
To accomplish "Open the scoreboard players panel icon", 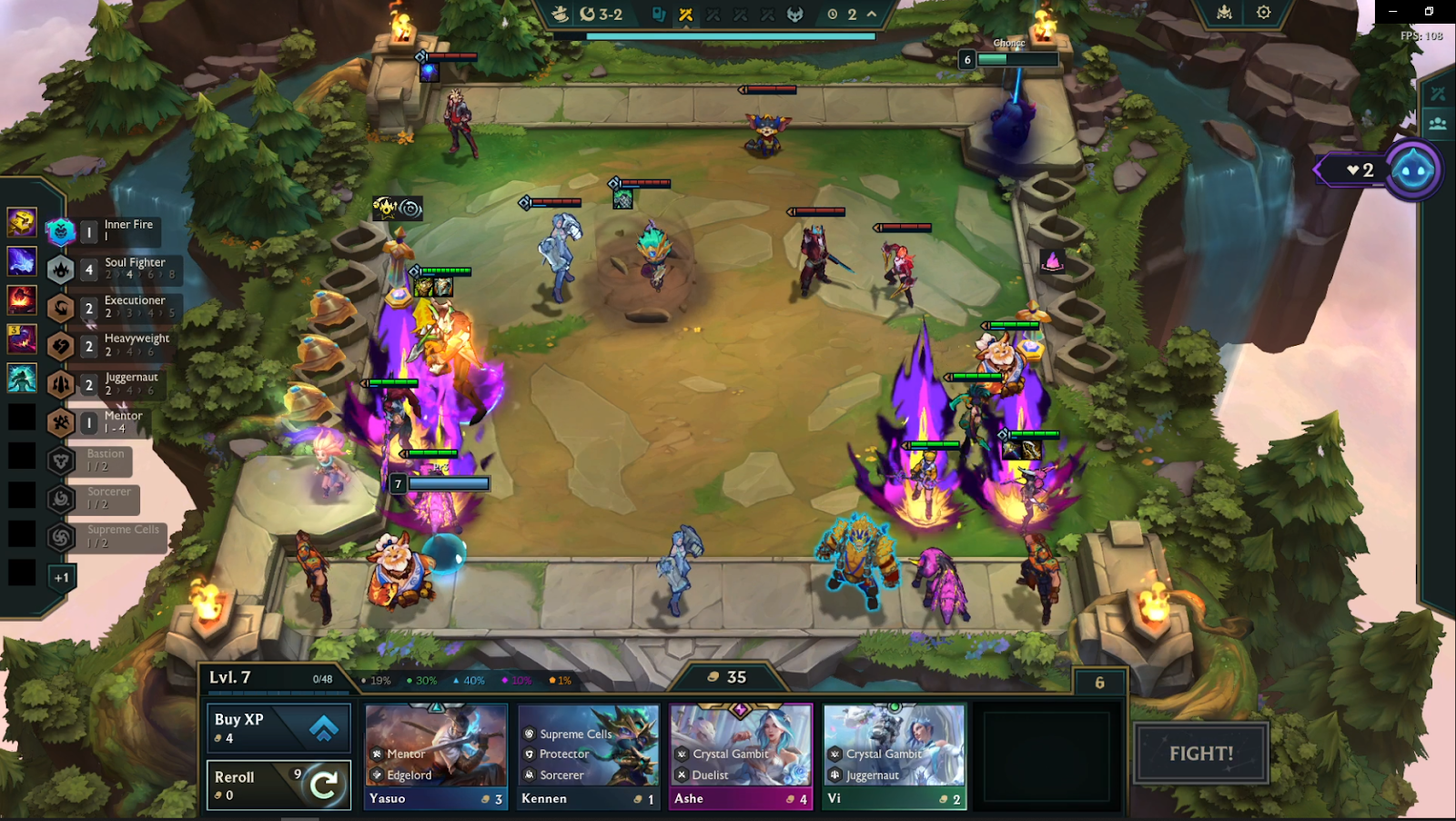I will point(1438,124).
